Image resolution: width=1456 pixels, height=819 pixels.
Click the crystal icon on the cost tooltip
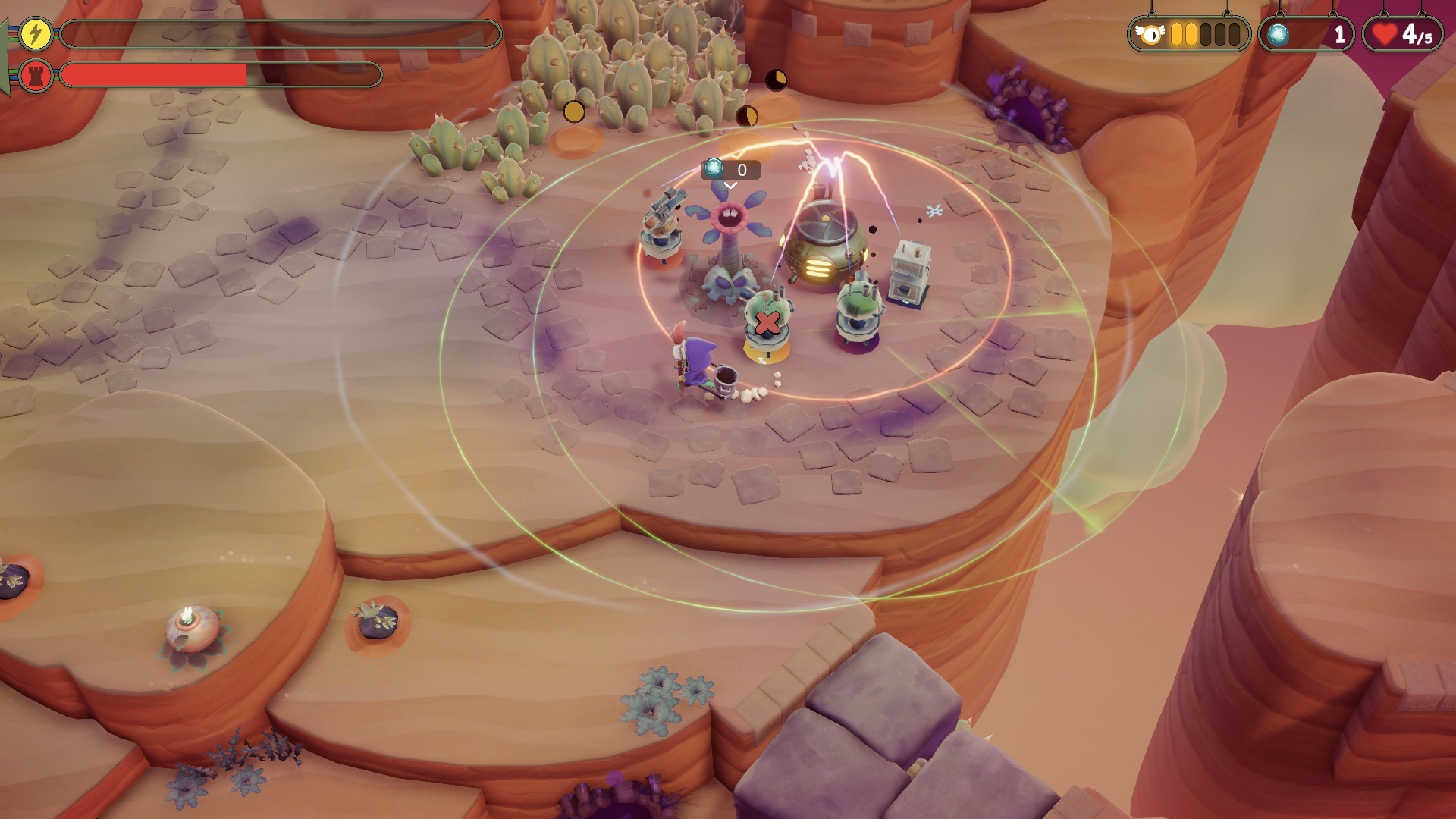tap(714, 170)
